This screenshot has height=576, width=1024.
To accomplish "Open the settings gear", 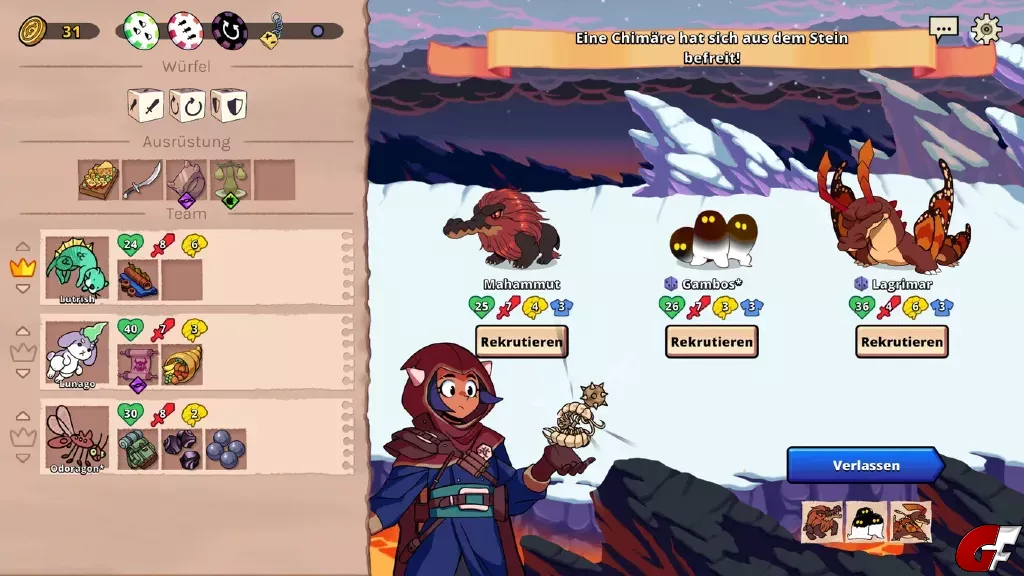I will pos(986,29).
